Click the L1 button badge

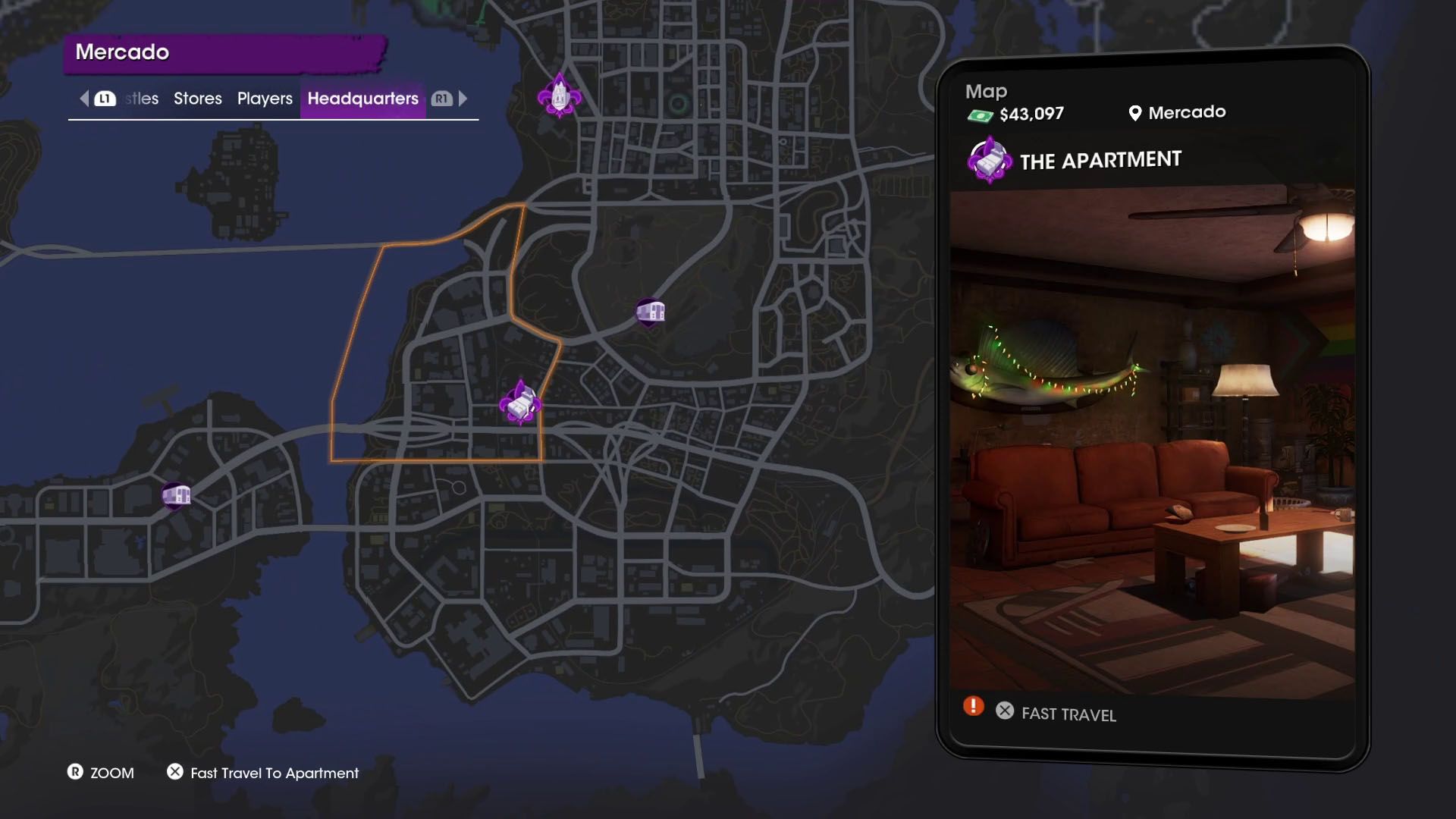point(105,98)
